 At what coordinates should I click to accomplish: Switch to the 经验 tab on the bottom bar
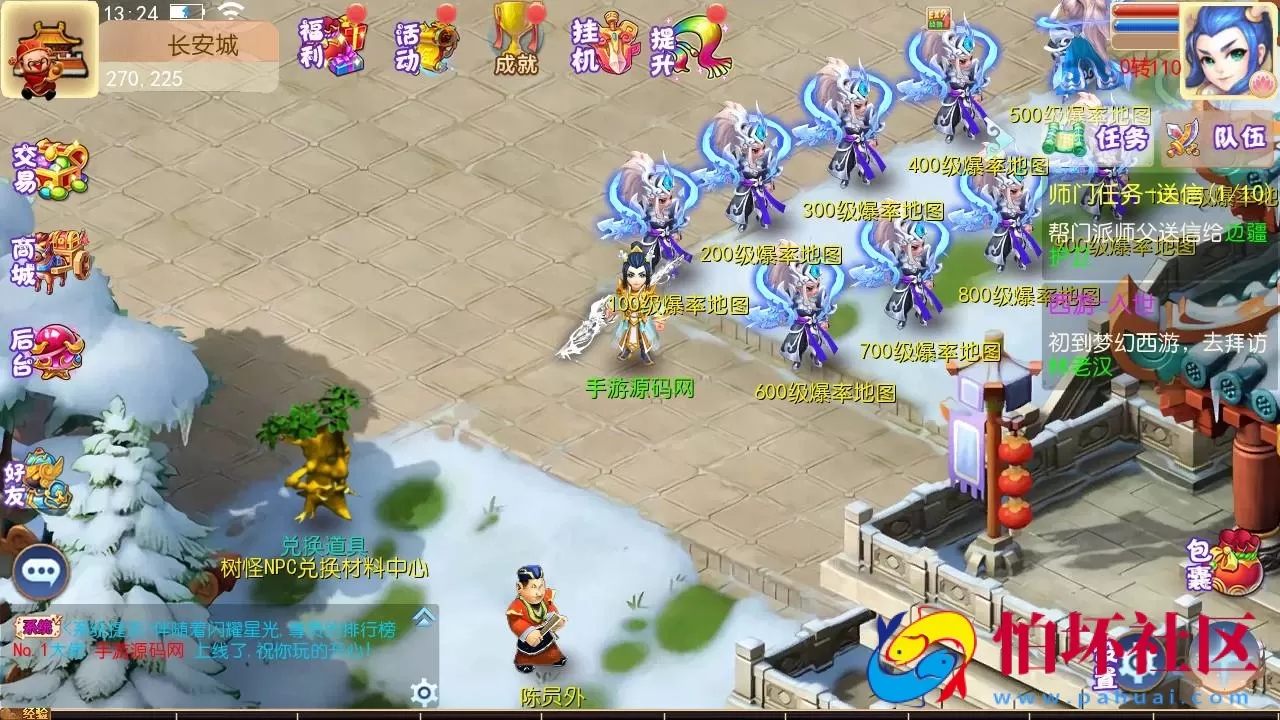35,714
